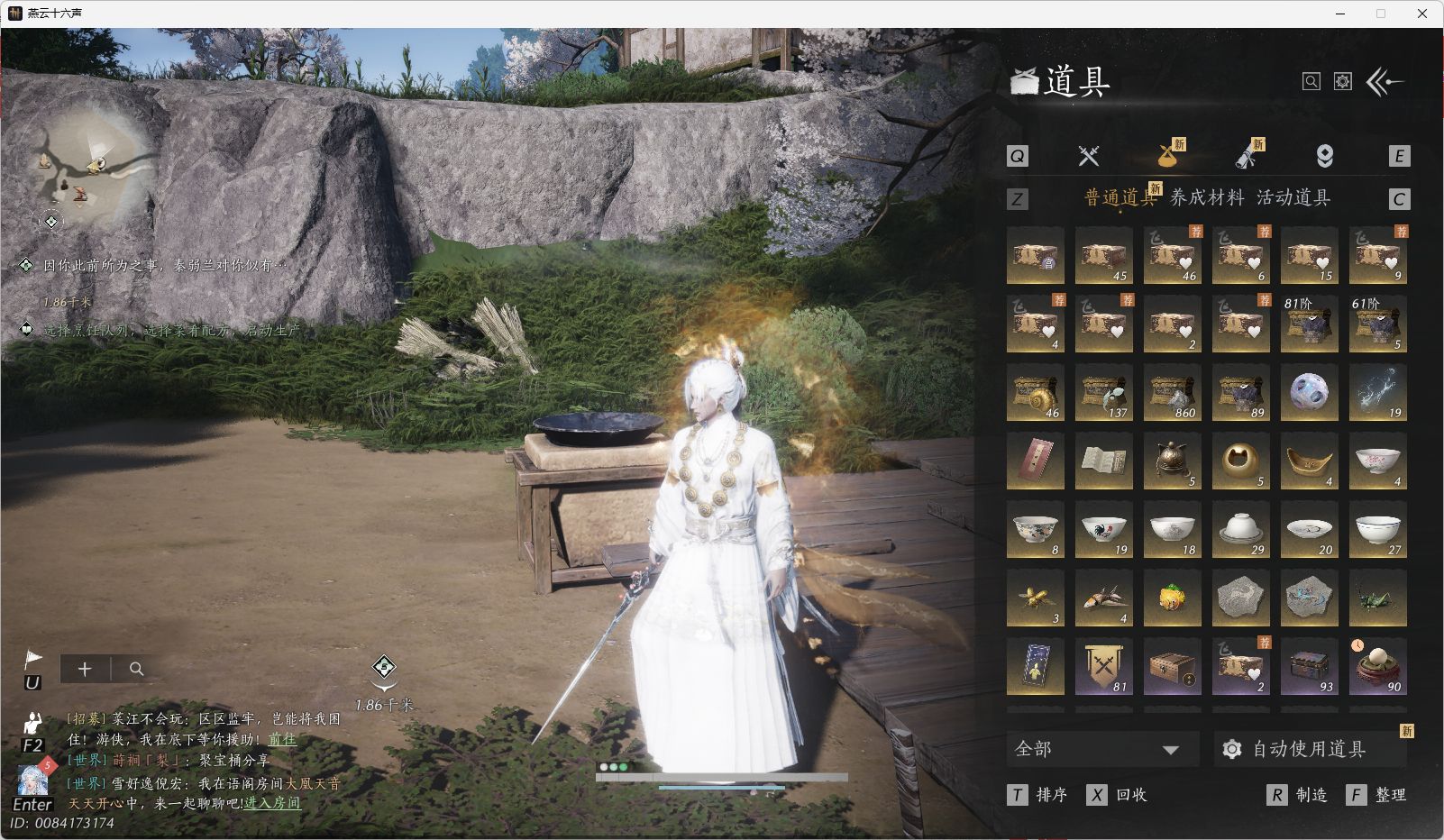Open the inventory search magnifier

[1311, 82]
